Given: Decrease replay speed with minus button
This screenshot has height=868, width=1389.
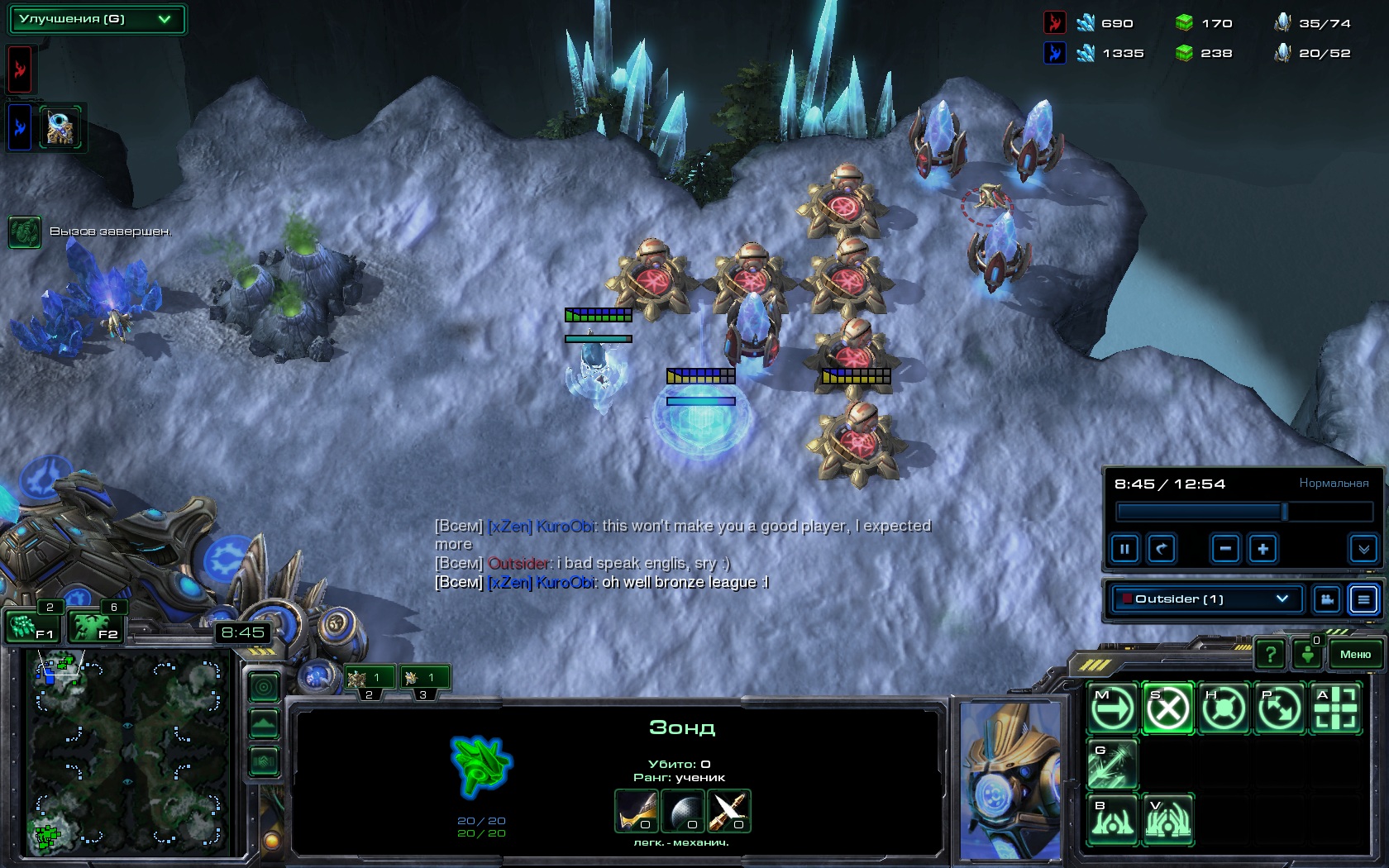Looking at the screenshot, I should pyautogui.click(x=1225, y=549).
